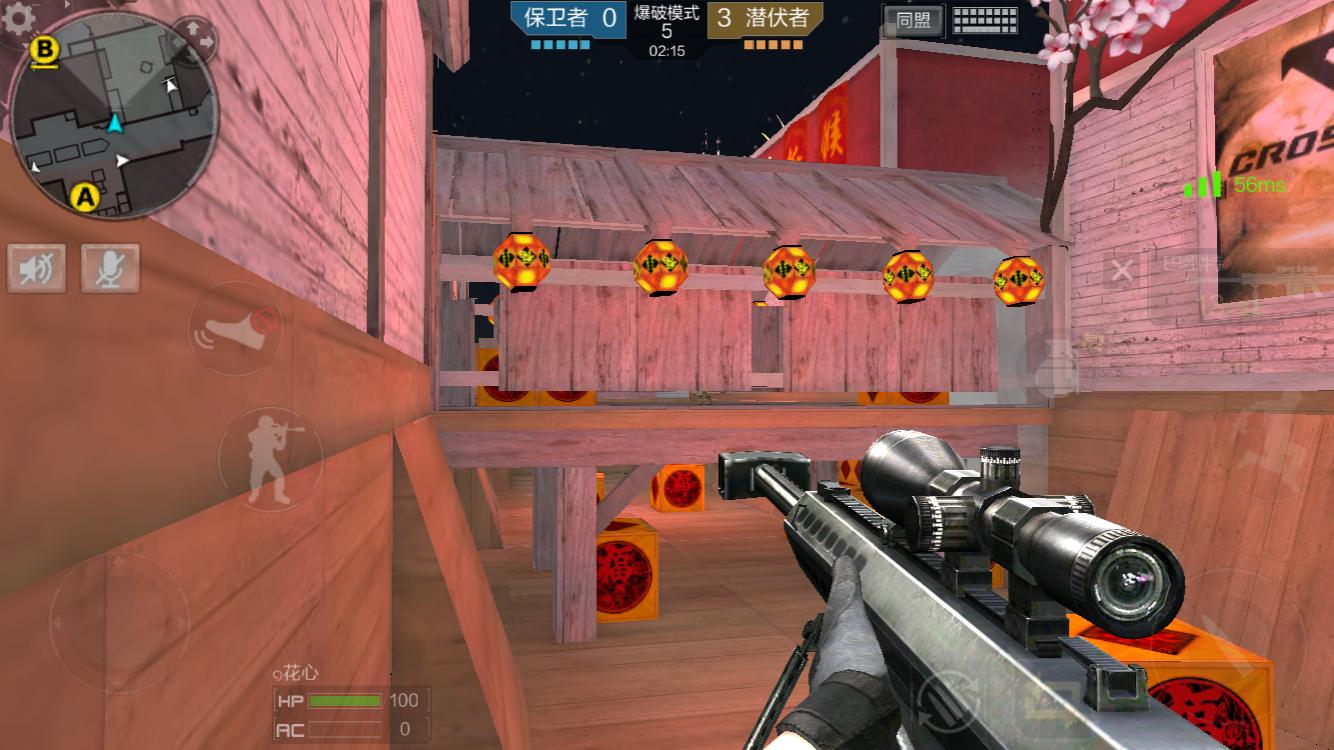Screen dimensions: 1334x750
Task: Close the weapon panel with the X
Action: pyautogui.click(x=1123, y=270)
